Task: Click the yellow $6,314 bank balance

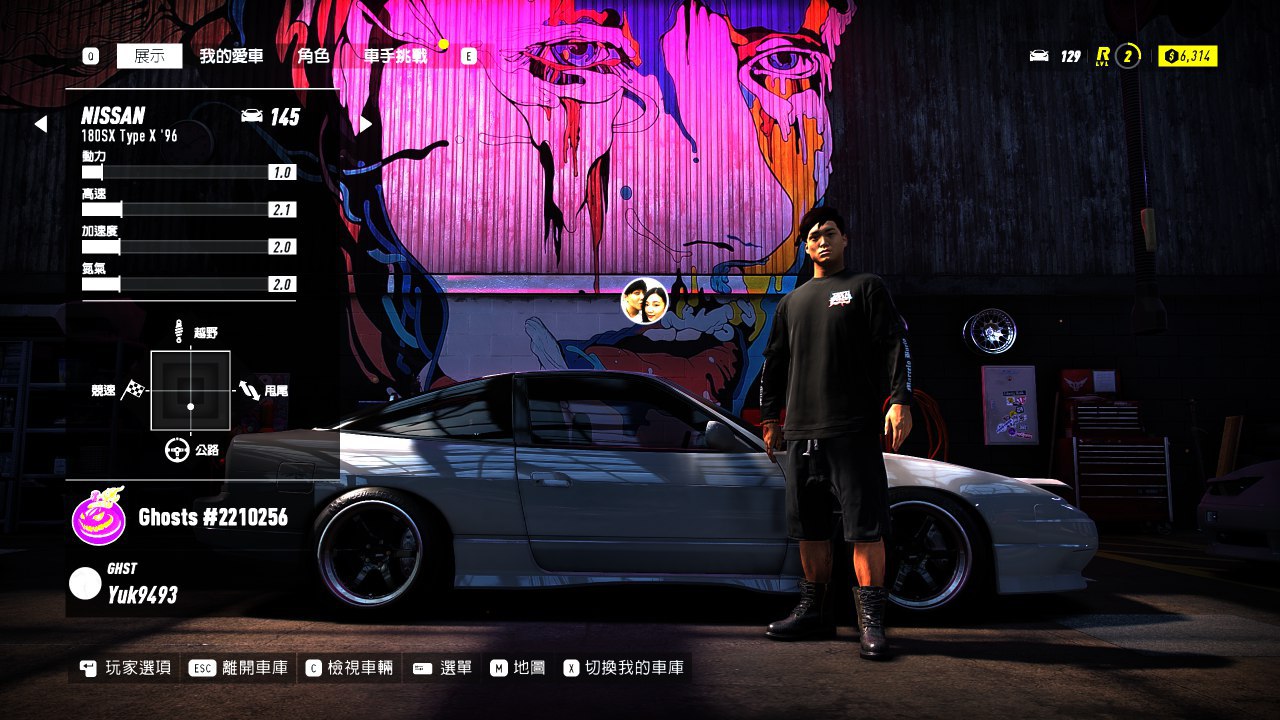Action: click(1188, 56)
